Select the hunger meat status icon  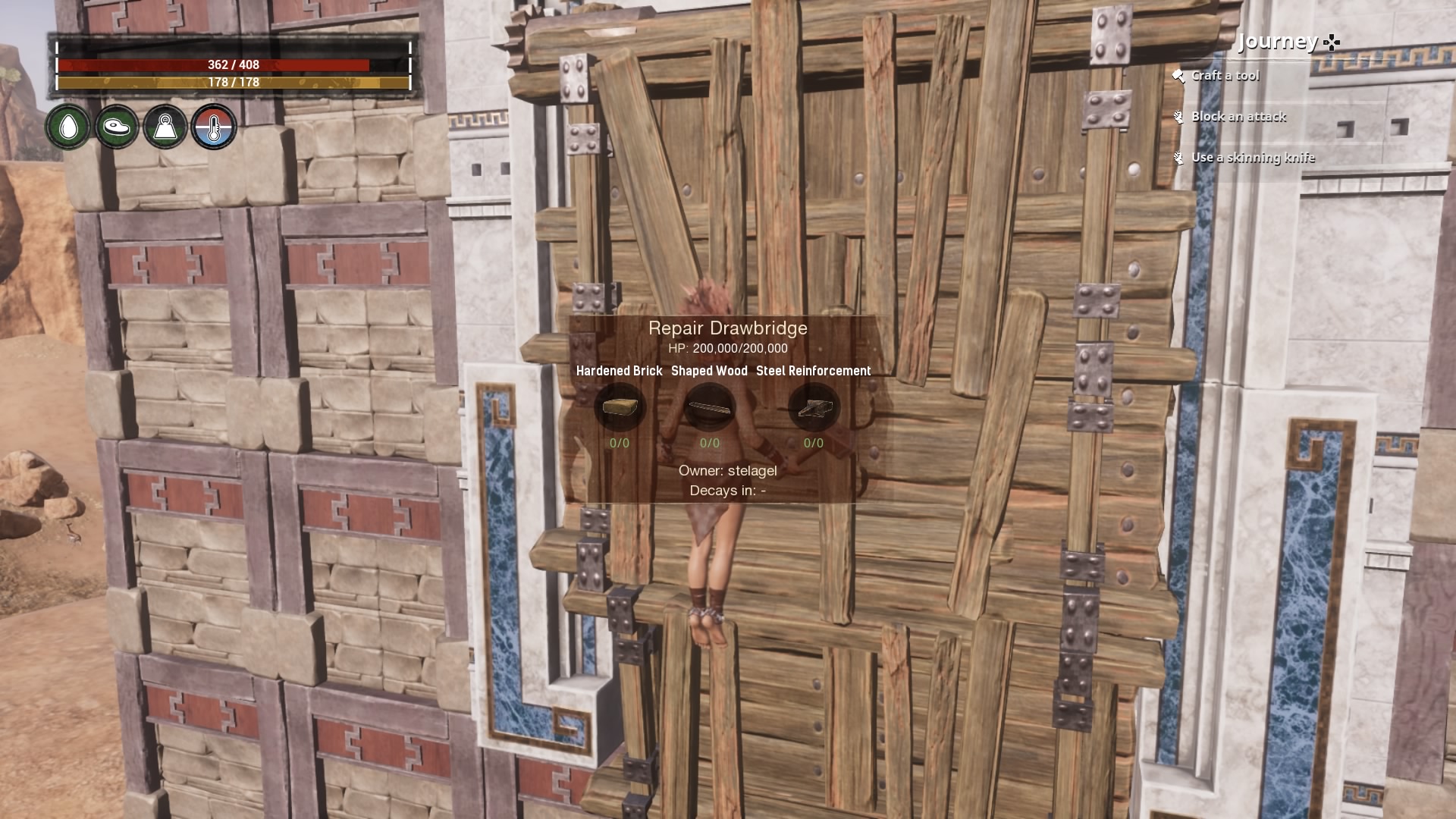(116, 127)
